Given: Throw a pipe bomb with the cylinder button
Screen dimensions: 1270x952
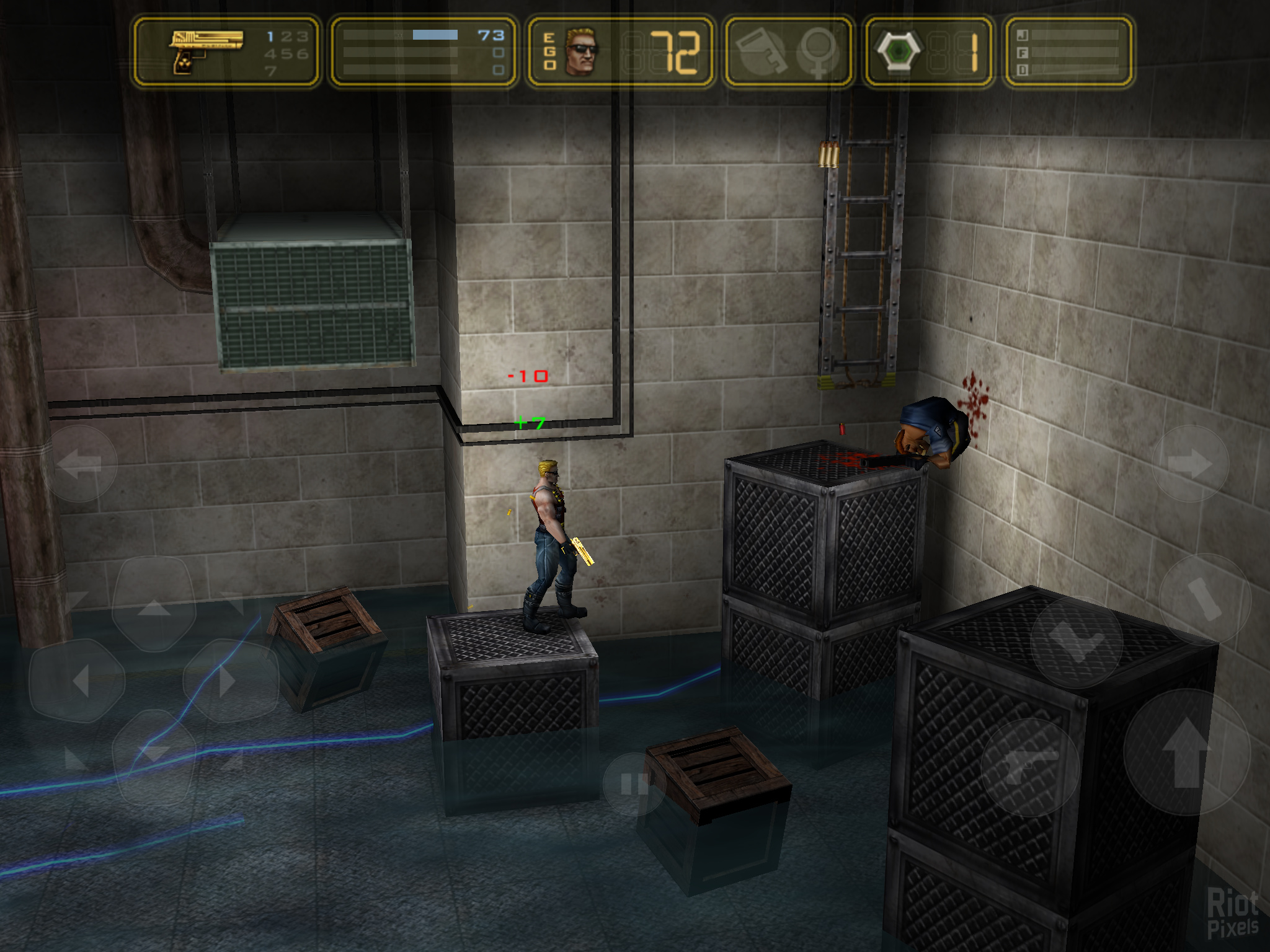Looking at the screenshot, I should coord(1204,599).
